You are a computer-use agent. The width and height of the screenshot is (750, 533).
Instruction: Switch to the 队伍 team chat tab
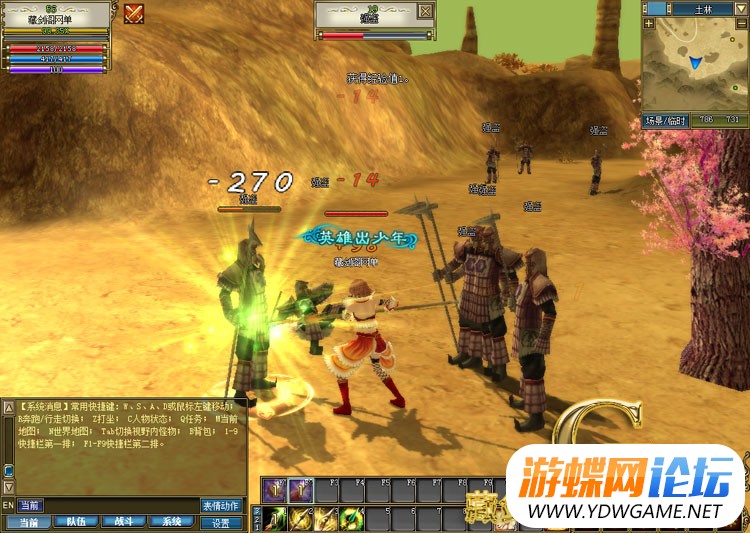76,522
